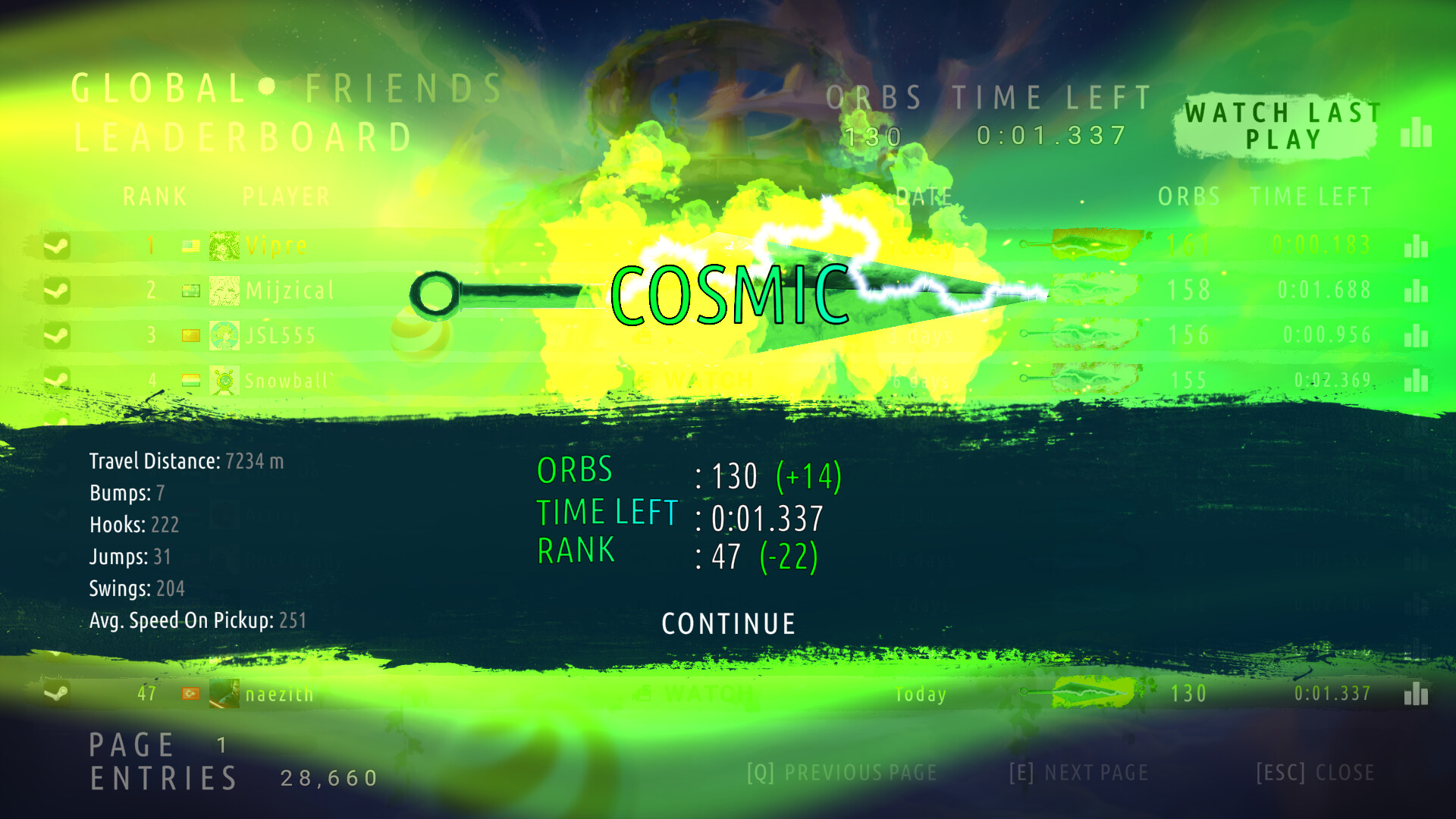Click PREVIOUS PAGE at the bottom

click(842, 772)
